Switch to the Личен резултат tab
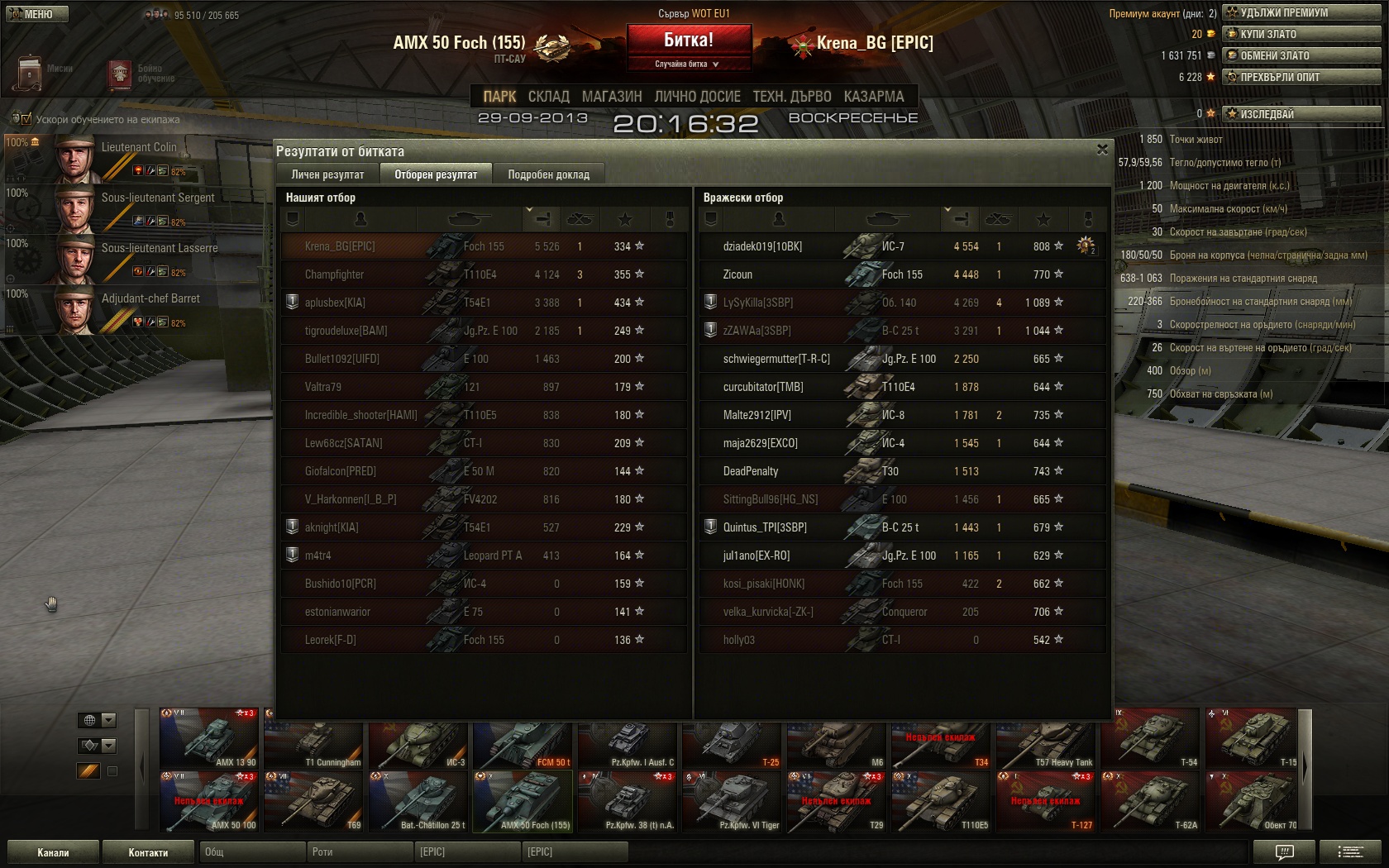The image size is (1389, 868). pos(327,174)
